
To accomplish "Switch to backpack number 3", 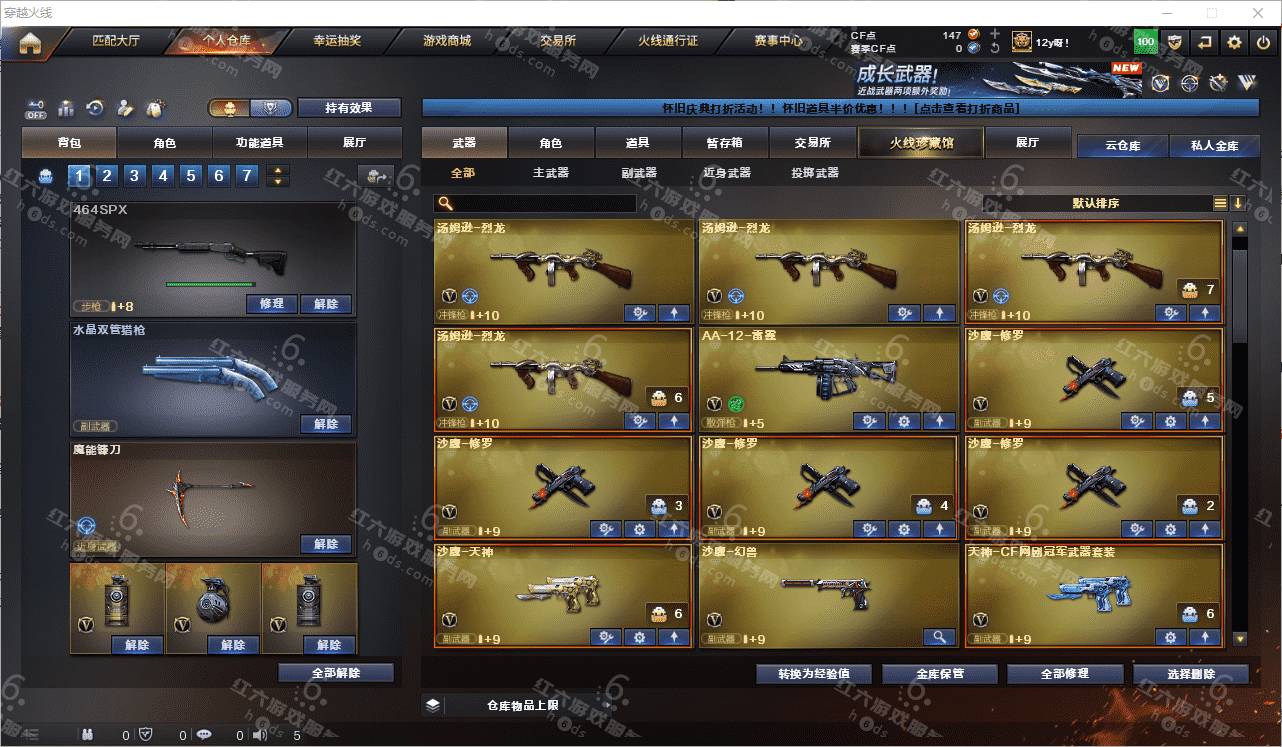I will click(x=134, y=176).
